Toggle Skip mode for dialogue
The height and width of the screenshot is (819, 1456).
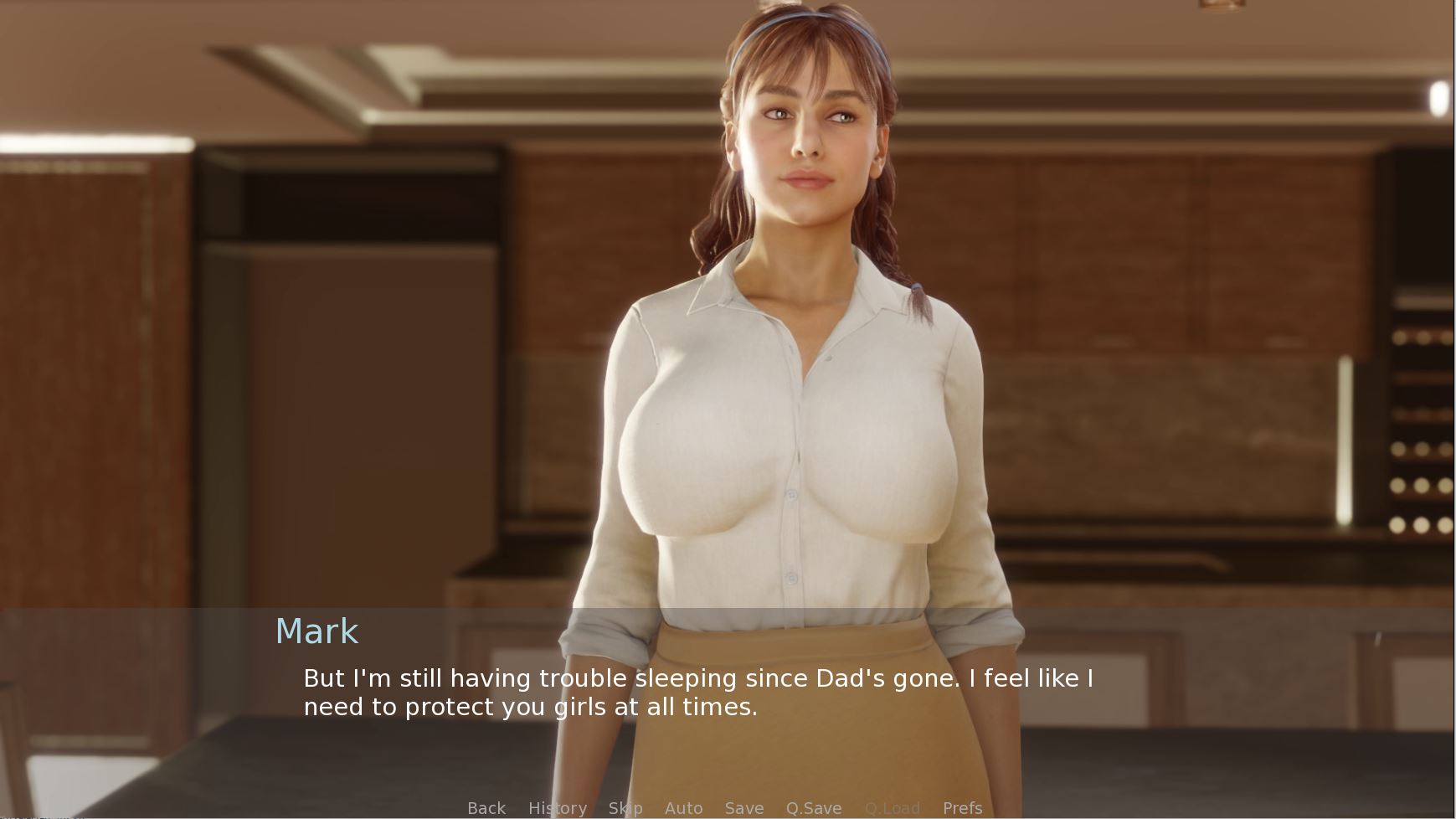tap(625, 808)
